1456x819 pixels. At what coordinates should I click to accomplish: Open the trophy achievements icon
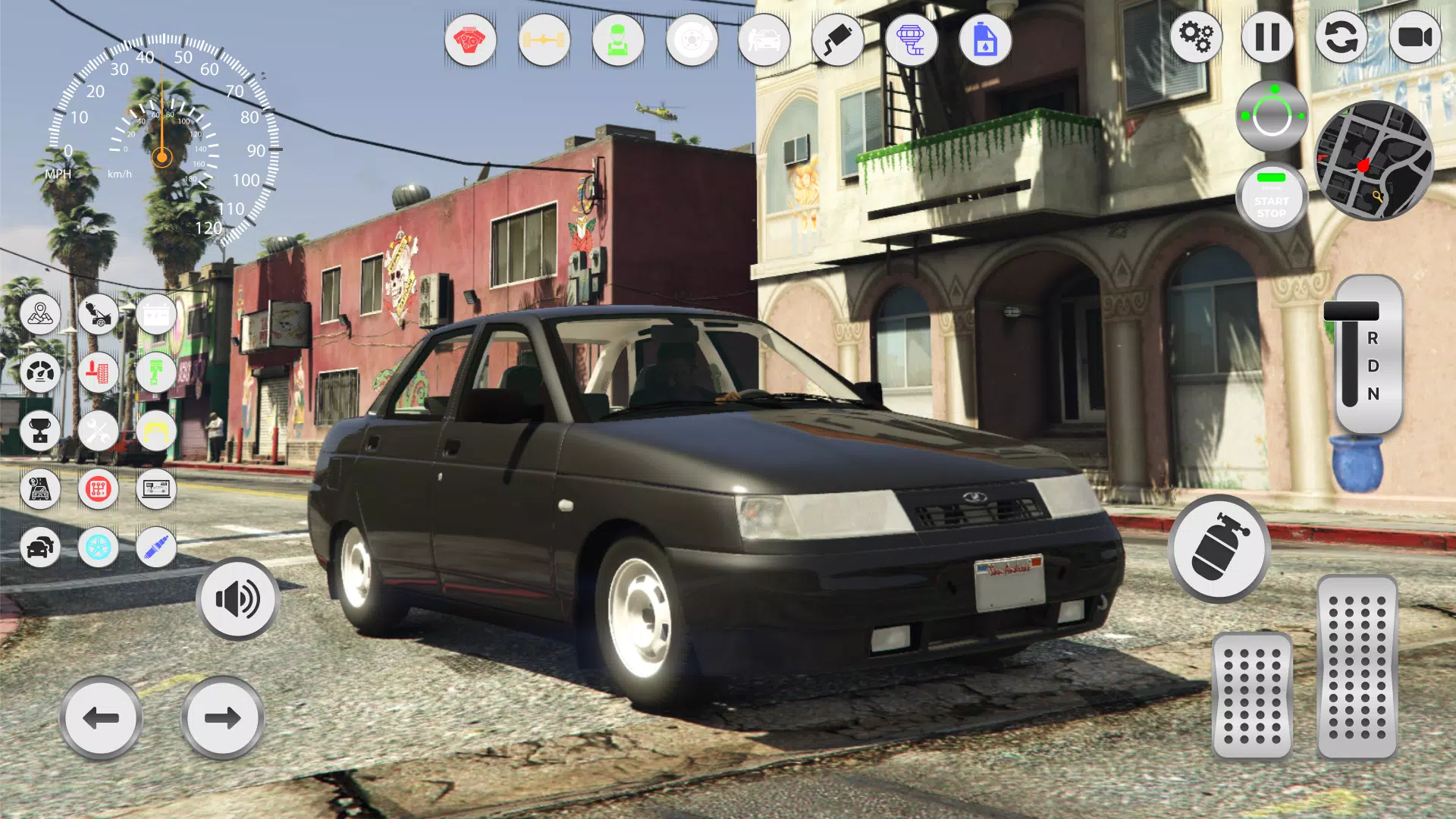coord(42,431)
